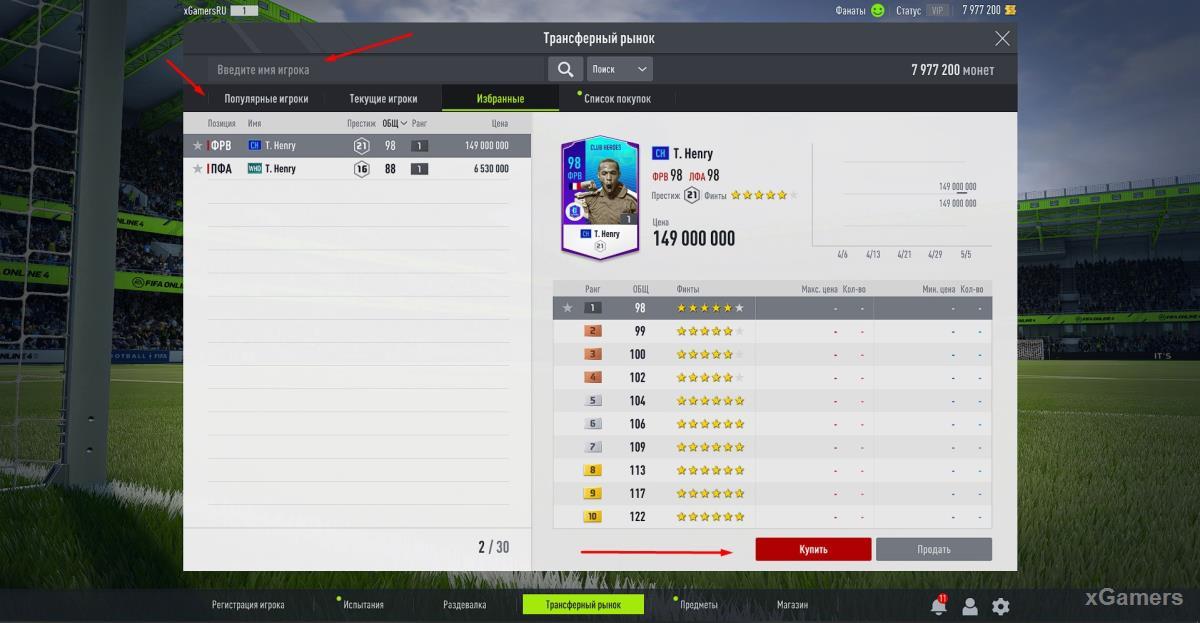Choose rank 5 row with 104 rating

772,401
